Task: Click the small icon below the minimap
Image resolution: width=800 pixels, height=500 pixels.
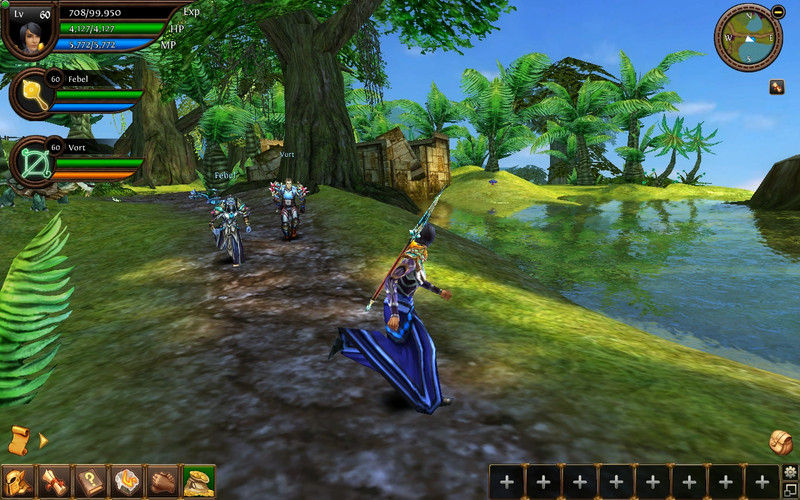Action: coord(776,87)
